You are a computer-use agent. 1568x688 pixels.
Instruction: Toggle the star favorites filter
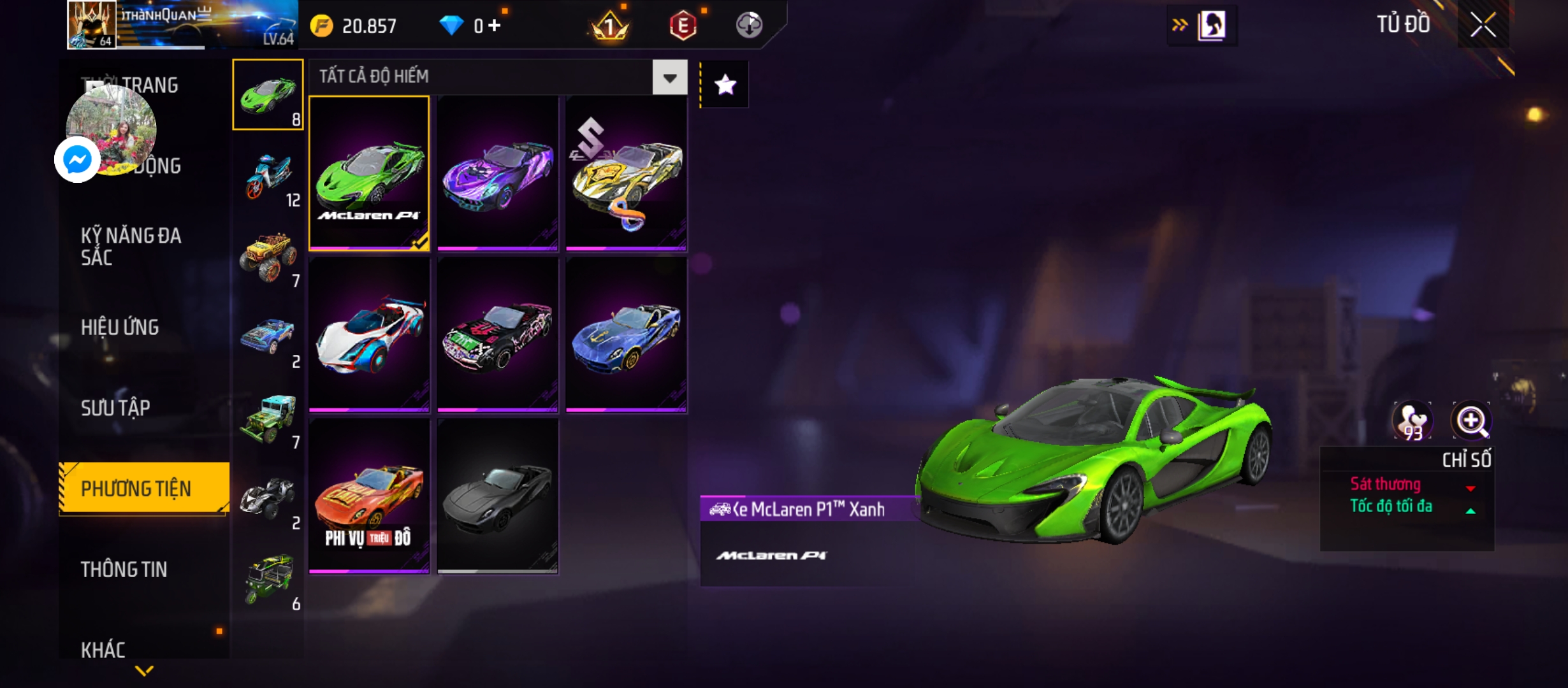point(725,85)
